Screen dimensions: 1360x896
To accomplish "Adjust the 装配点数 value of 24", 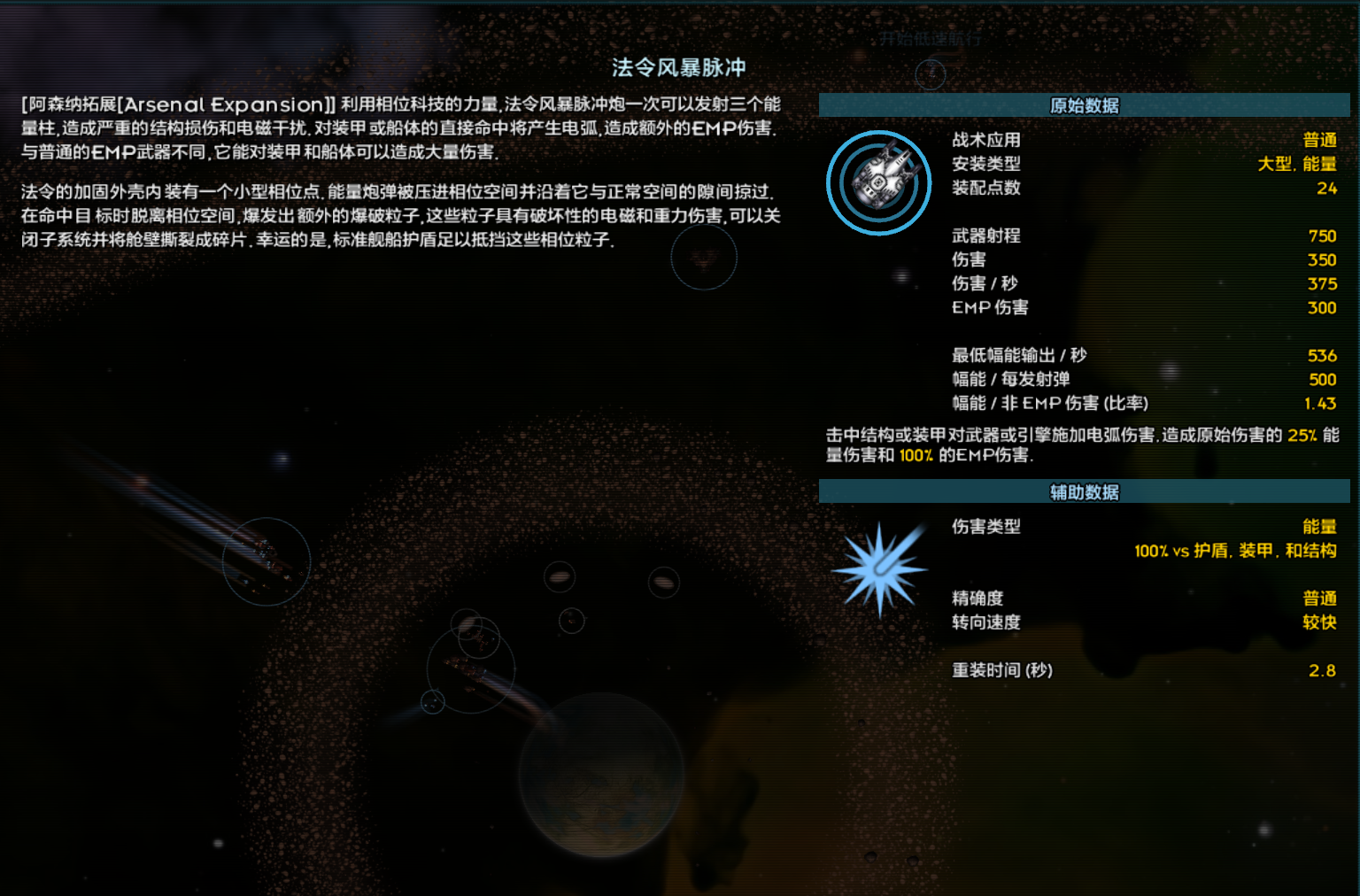I will click(1326, 188).
